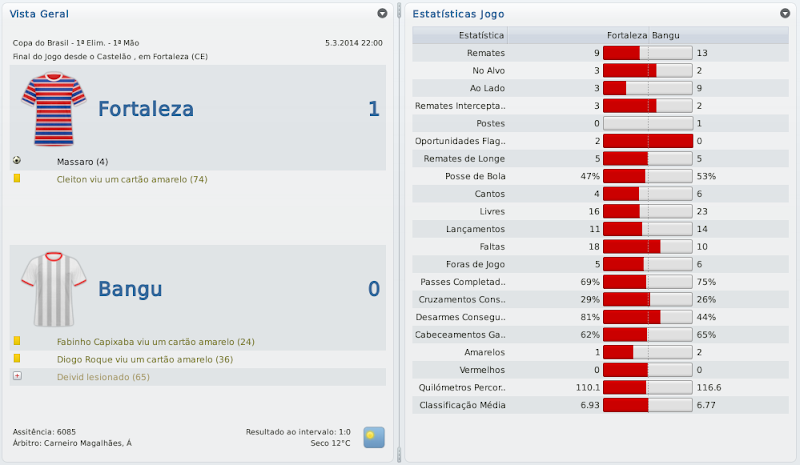
Task: Open the Deivid lesionado injury event
Action: [103, 377]
